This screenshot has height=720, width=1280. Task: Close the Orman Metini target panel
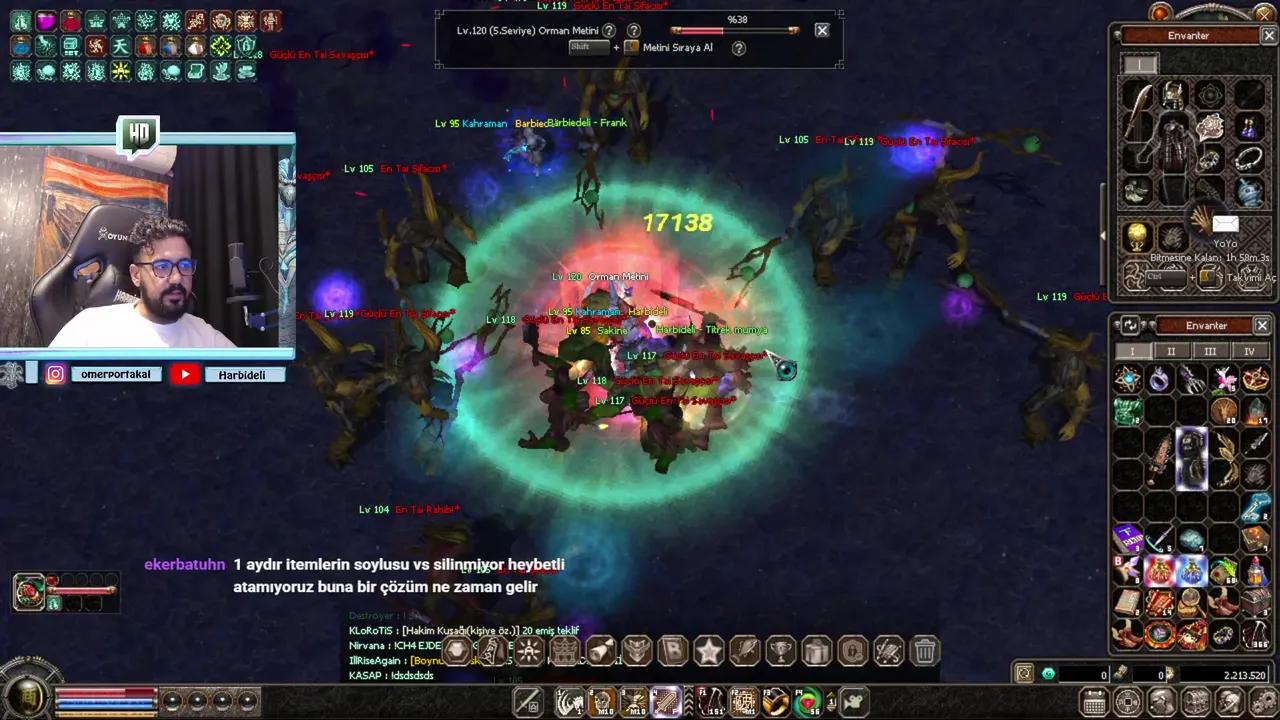822,30
